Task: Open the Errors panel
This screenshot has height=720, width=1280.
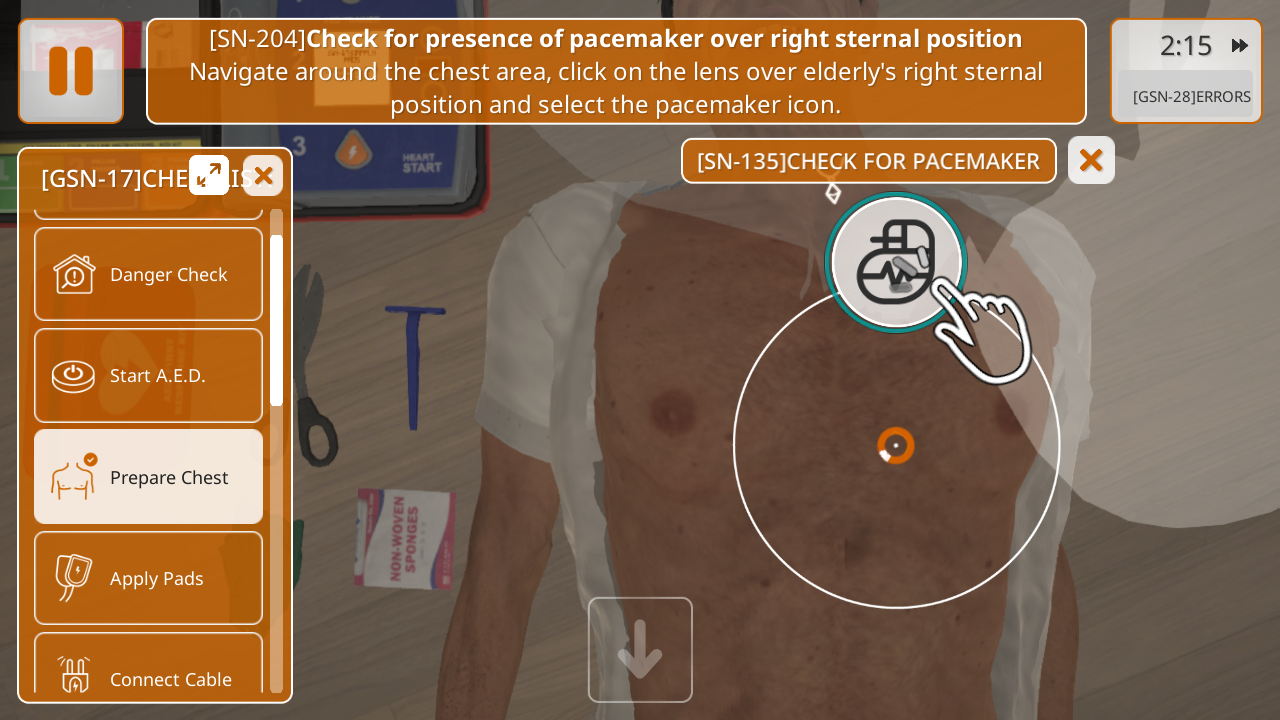Action: (1191, 96)
